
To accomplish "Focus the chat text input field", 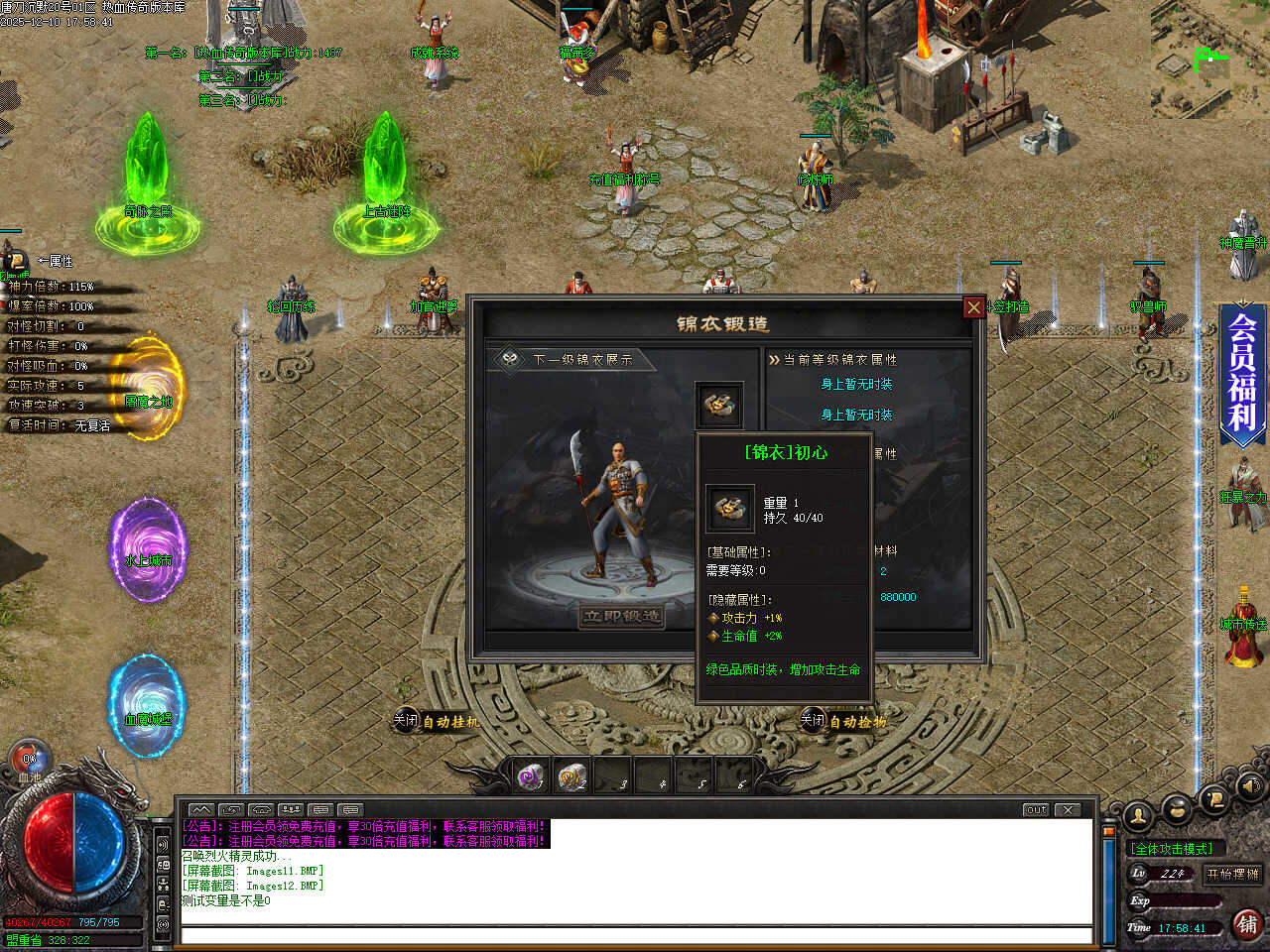I will [x=635, y=935].
